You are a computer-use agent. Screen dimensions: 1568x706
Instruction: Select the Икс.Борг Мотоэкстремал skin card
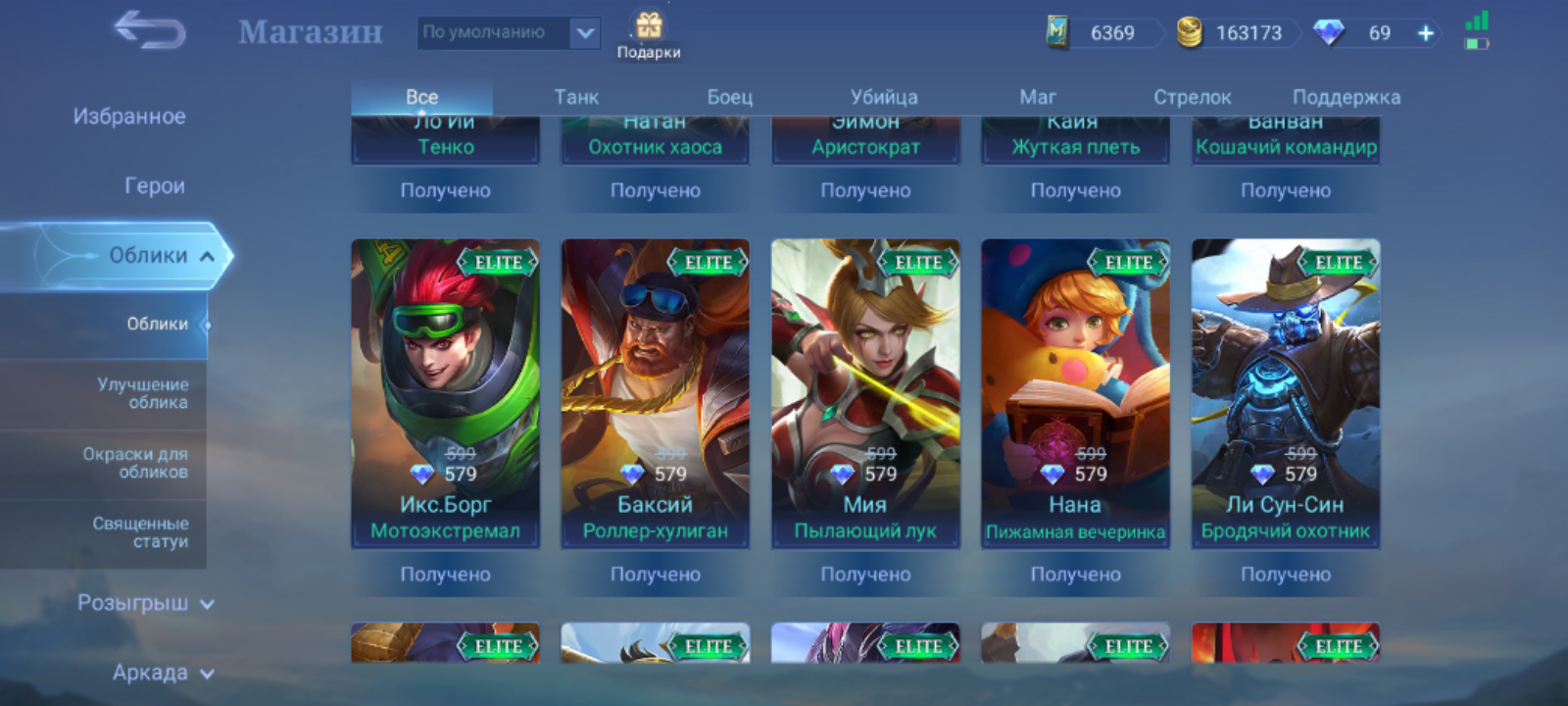[x=445, y=392]
